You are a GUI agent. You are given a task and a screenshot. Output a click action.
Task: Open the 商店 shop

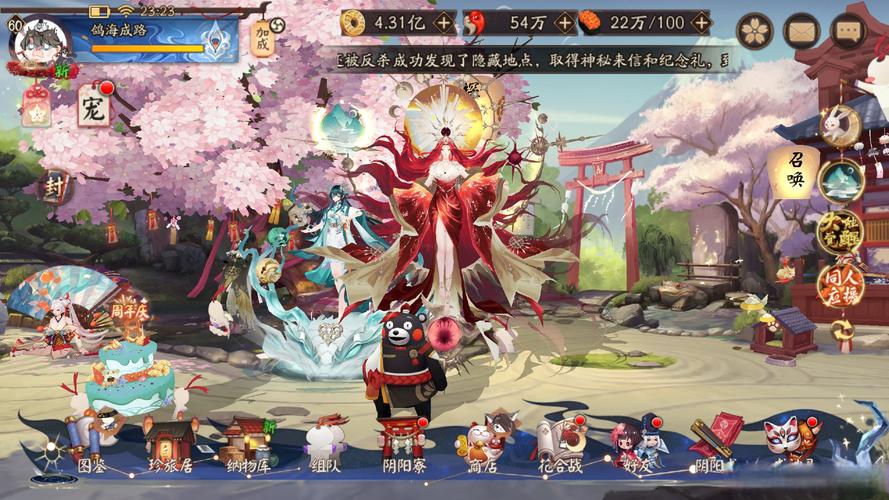[x=482, y=445]
